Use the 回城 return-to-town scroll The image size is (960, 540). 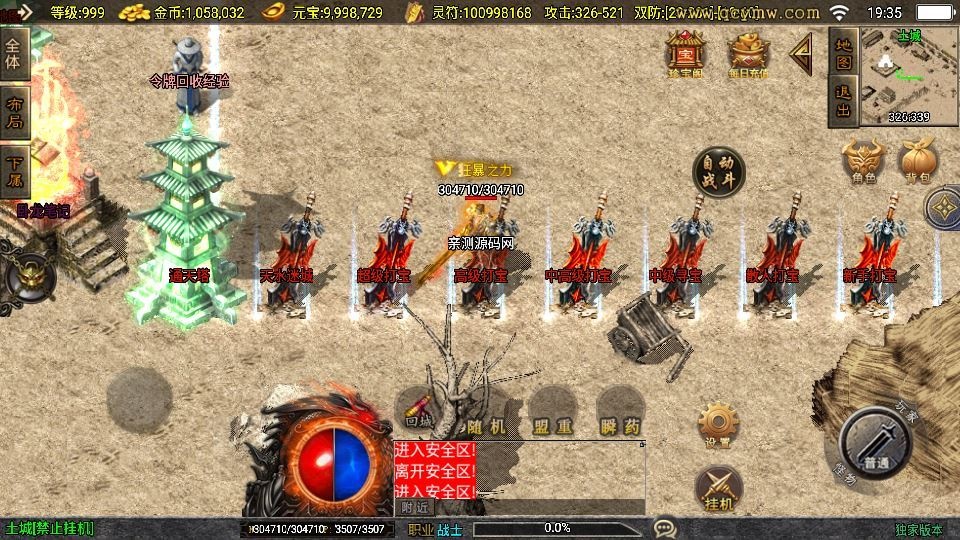420,411
